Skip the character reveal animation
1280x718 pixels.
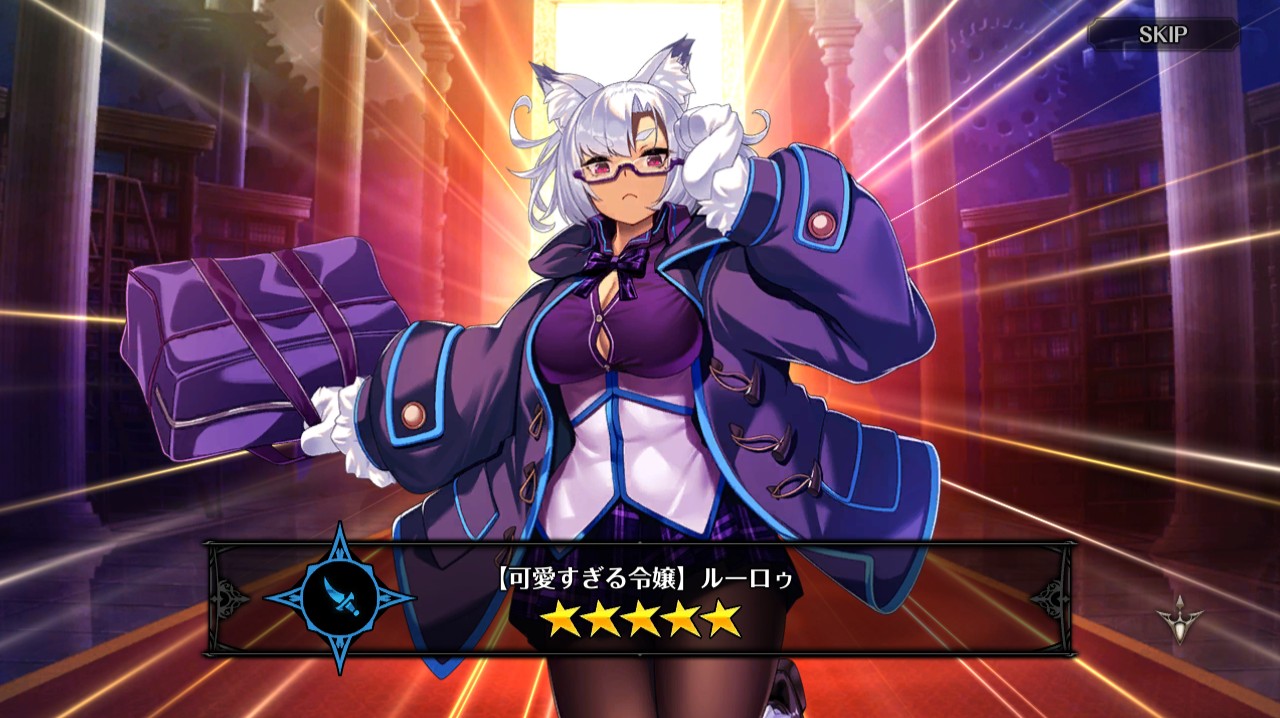(1163, 35)
